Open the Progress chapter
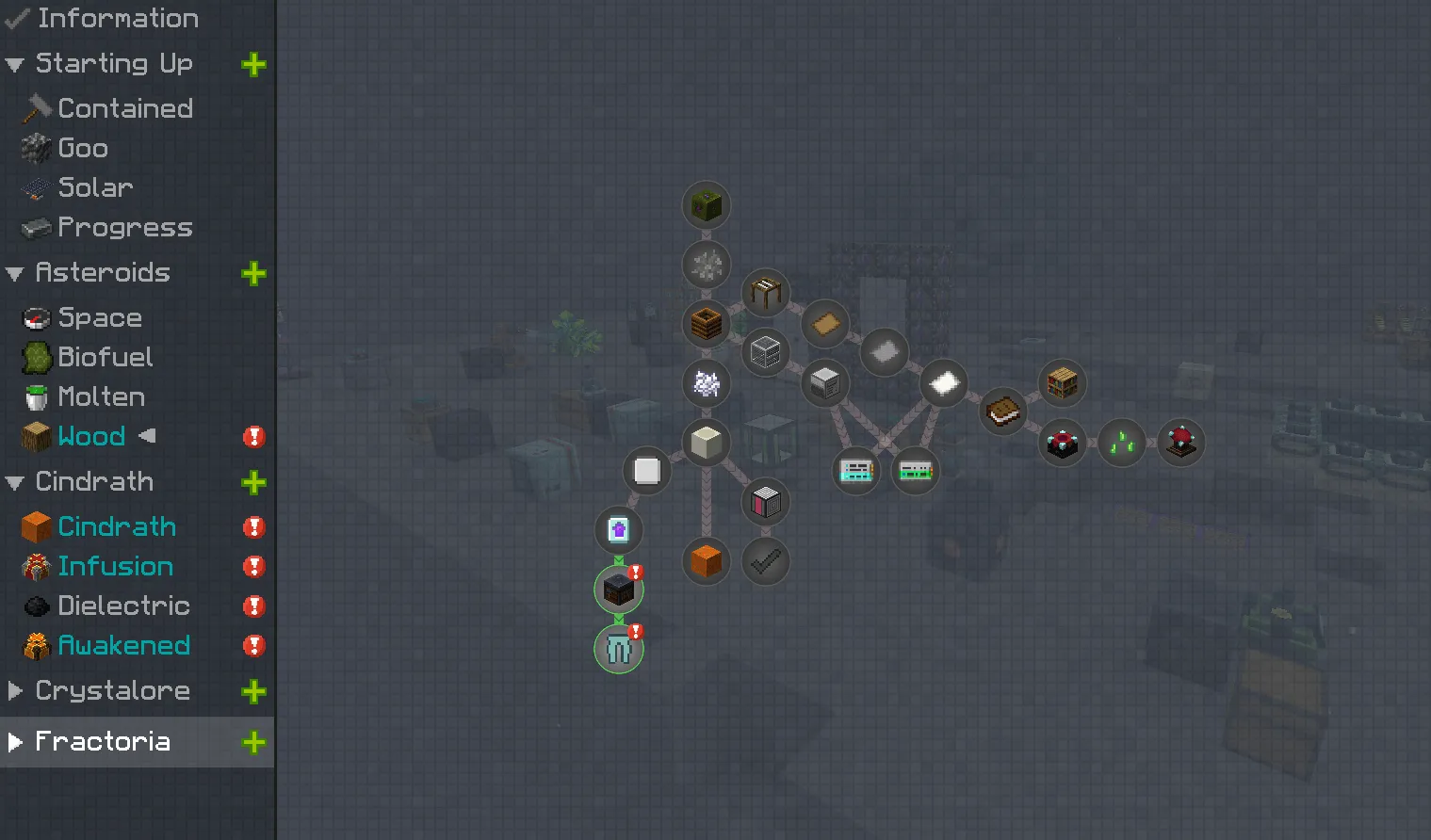 [x=123, y=227]
